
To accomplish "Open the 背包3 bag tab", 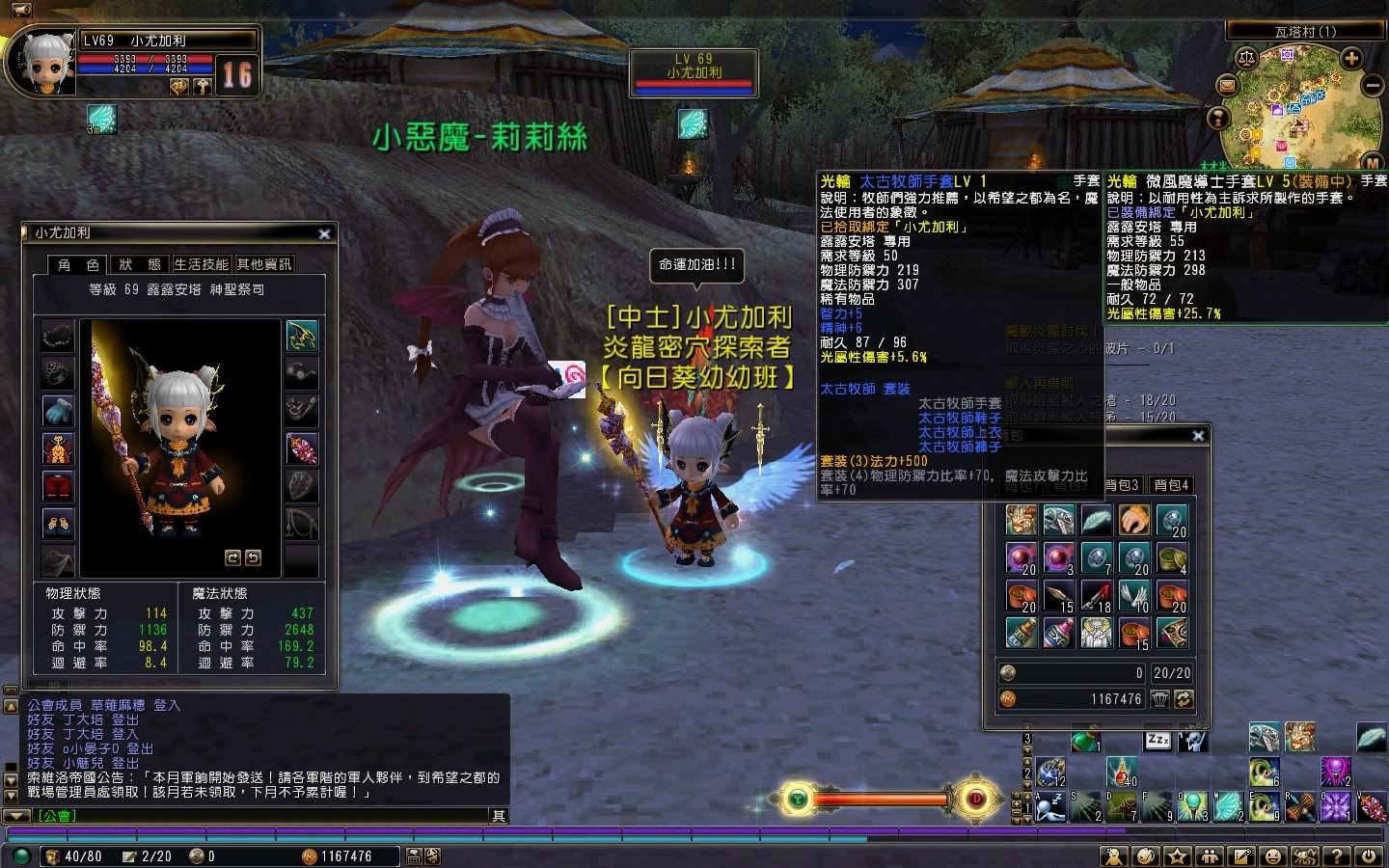I will [x=1122, y=485].
